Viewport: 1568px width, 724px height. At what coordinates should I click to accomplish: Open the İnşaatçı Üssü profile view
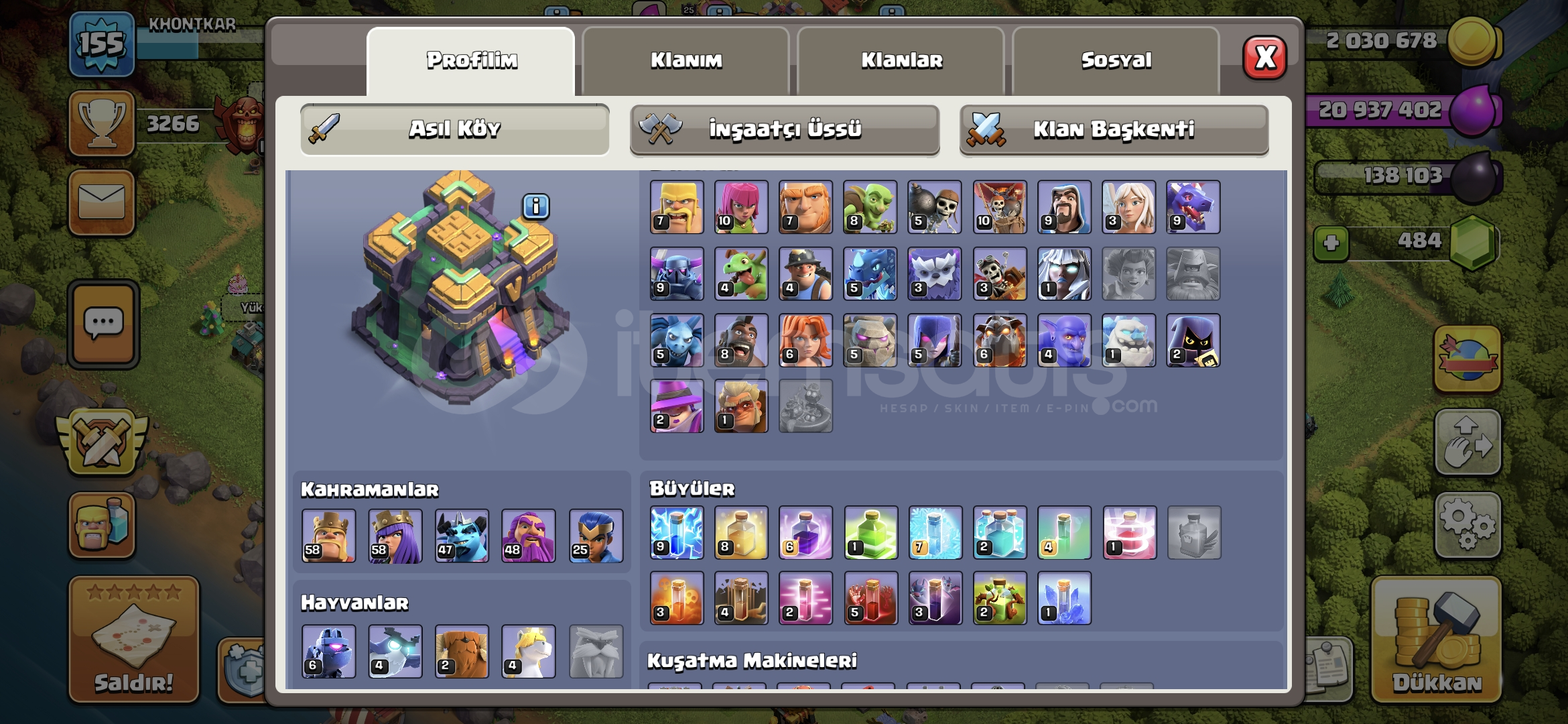pyautogui.click(x=784, y=131)
